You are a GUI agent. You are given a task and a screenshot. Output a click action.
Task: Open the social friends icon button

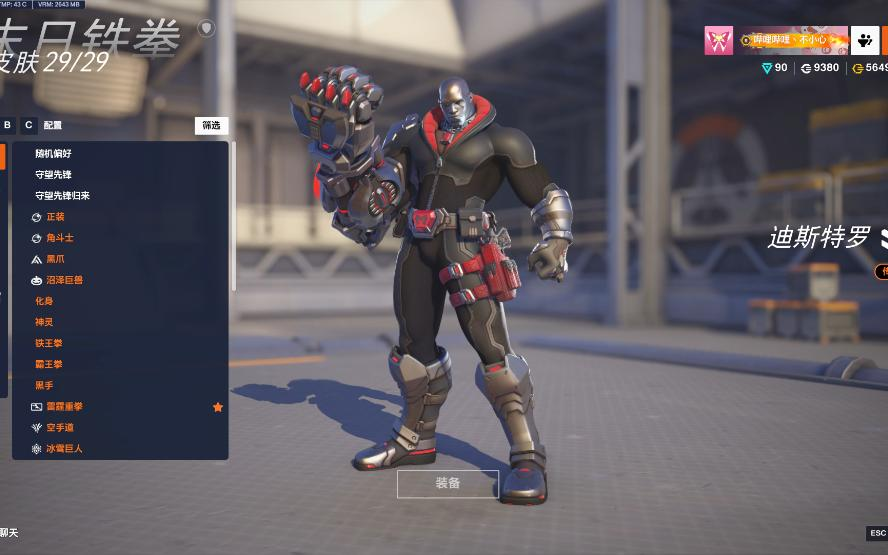(865, 40)
